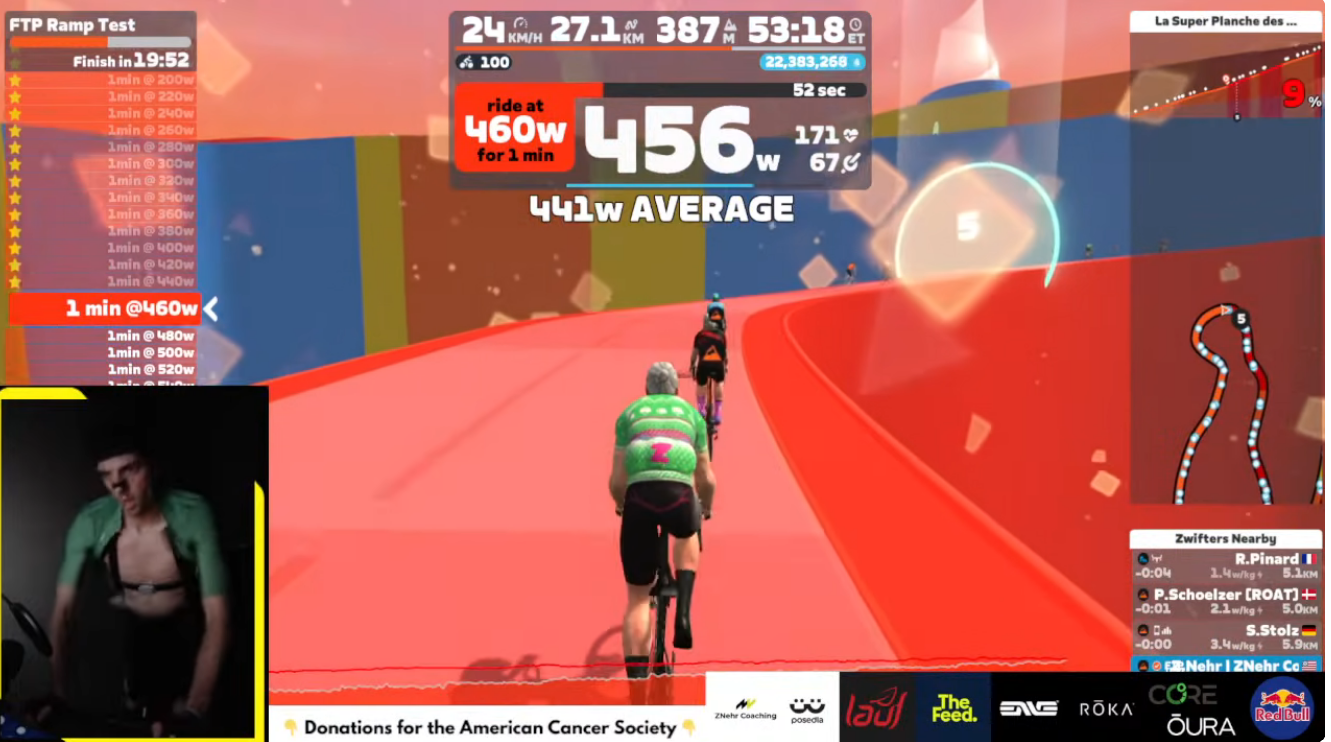Select the 1min @ 480w workout step
Image resolution: width=1331 pixels, height=742 pixels.
[150, 336]
